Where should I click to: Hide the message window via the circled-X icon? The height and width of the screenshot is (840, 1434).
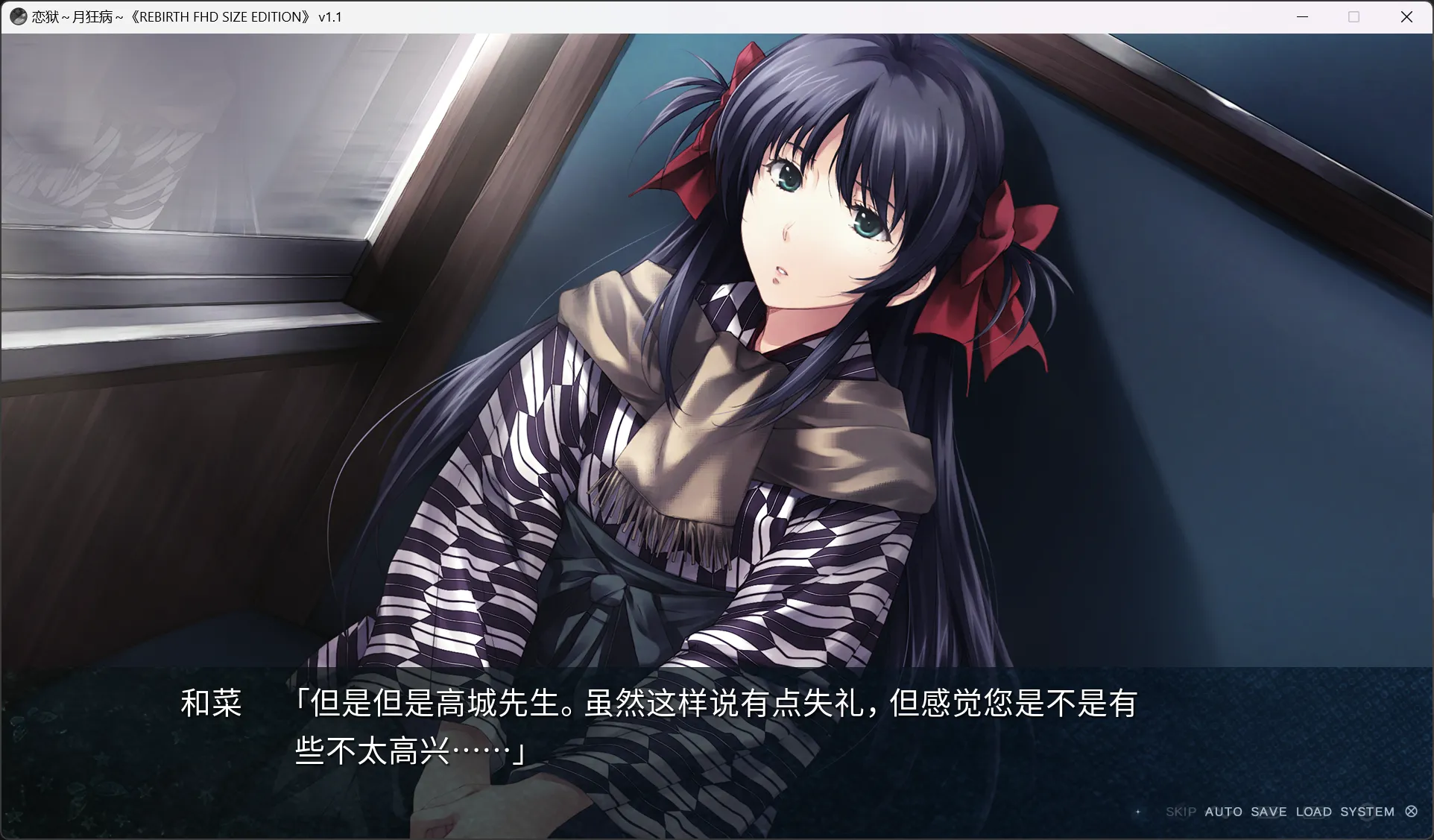[x=1412, y=812]
